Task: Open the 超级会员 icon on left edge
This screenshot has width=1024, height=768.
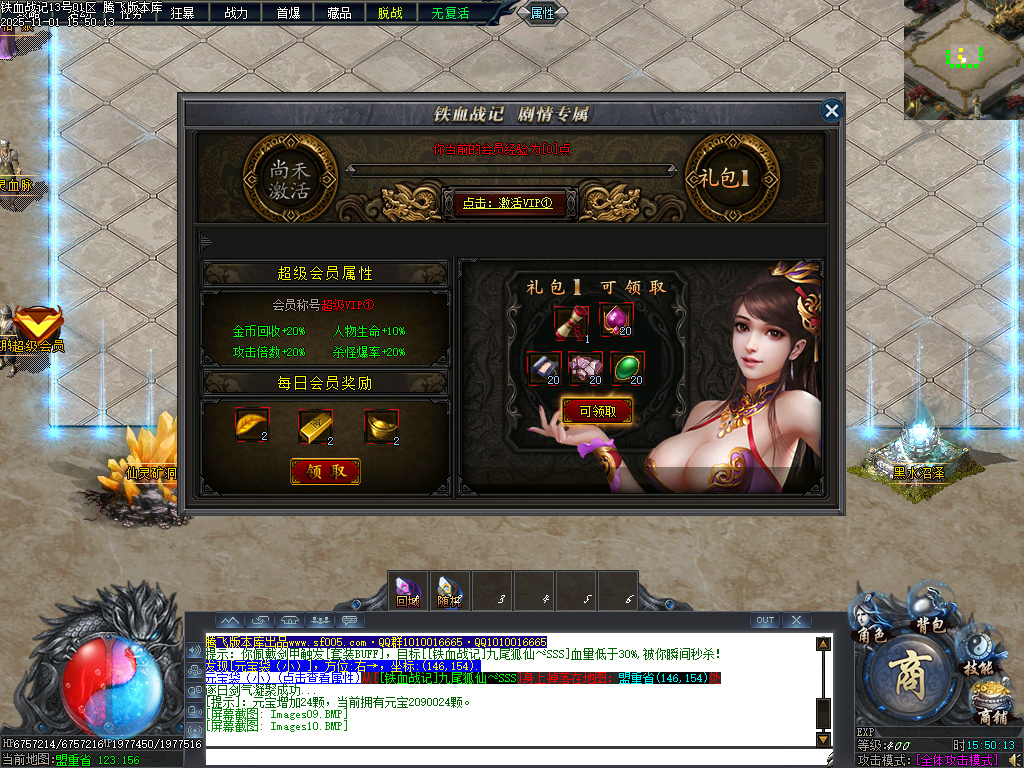Action: coord(36,328)
